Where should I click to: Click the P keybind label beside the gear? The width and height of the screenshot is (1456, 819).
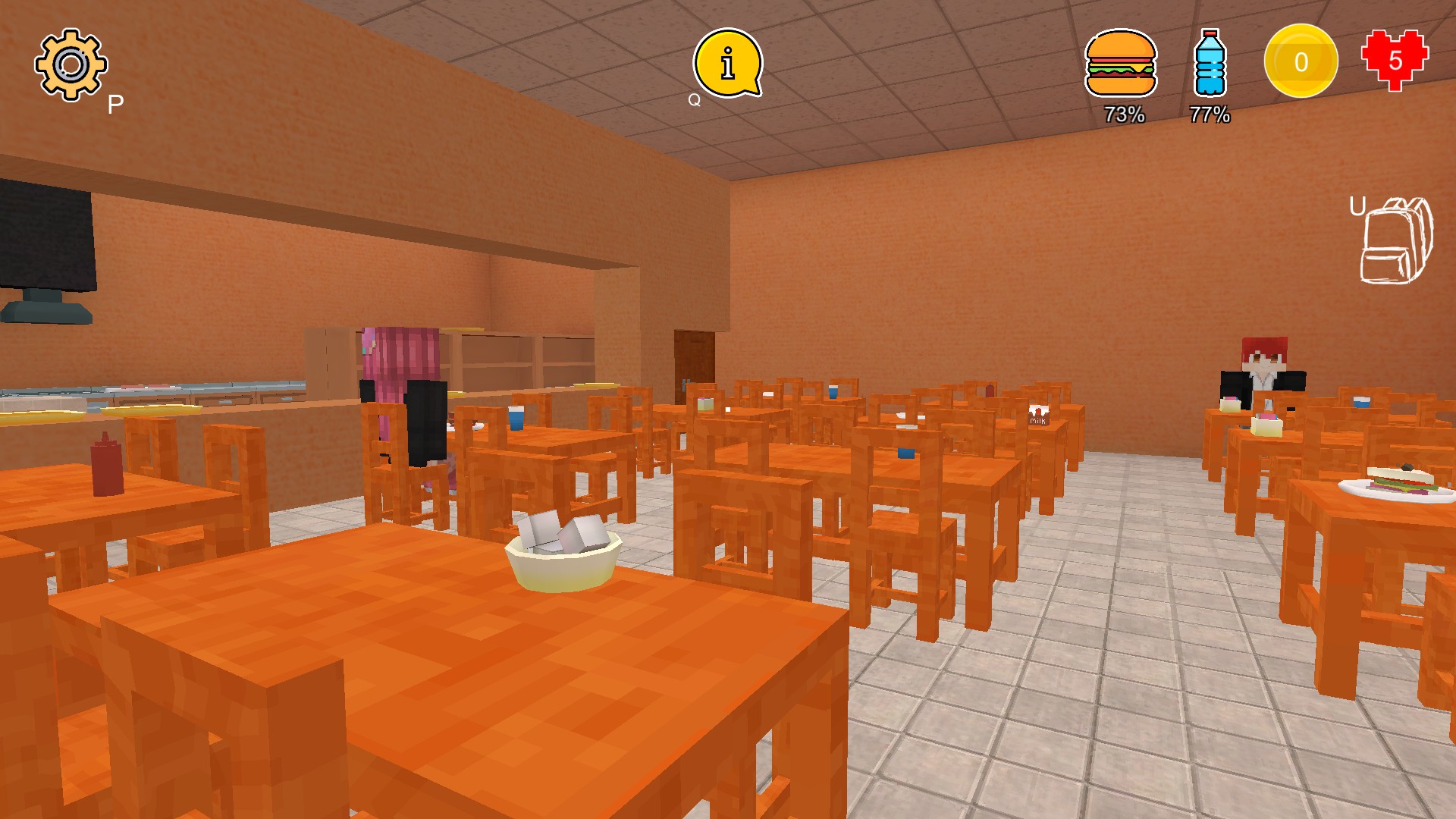[x=115, y=101]
